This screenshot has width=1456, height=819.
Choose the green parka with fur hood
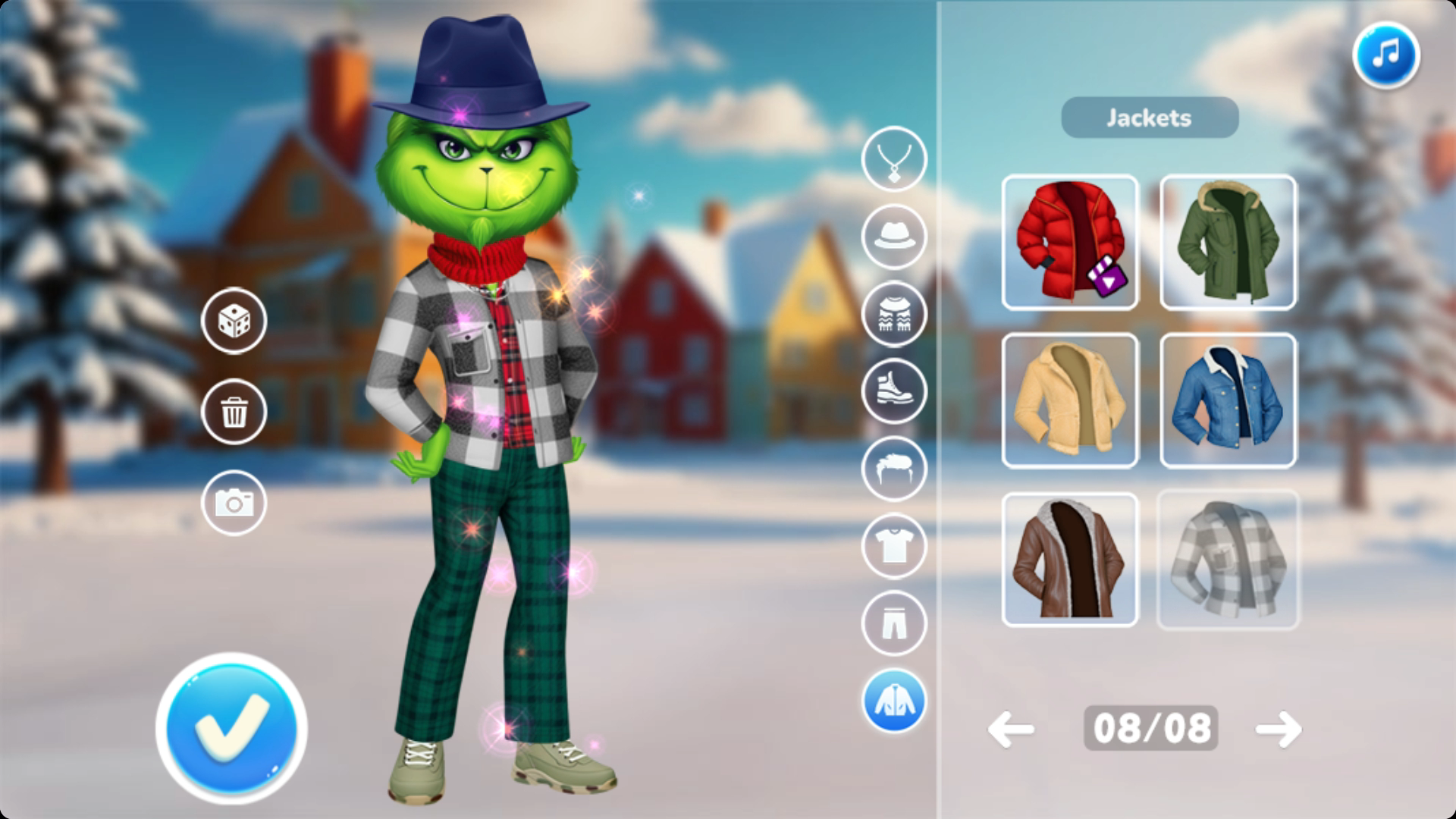click(x=1227, y=242)
